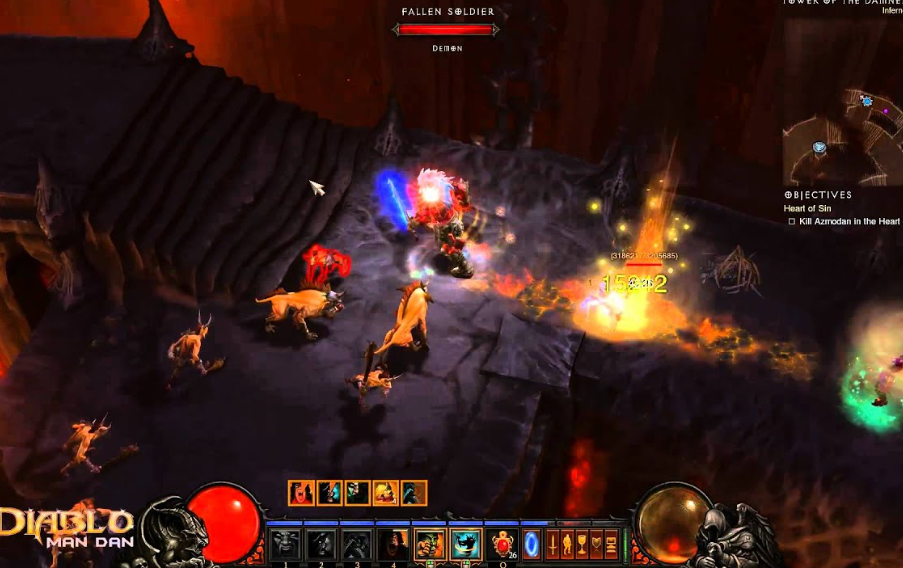Screen dimensions: 903x568
Task: Cast the red shouting-face skill in slot 4
Action: pos(393,545)
